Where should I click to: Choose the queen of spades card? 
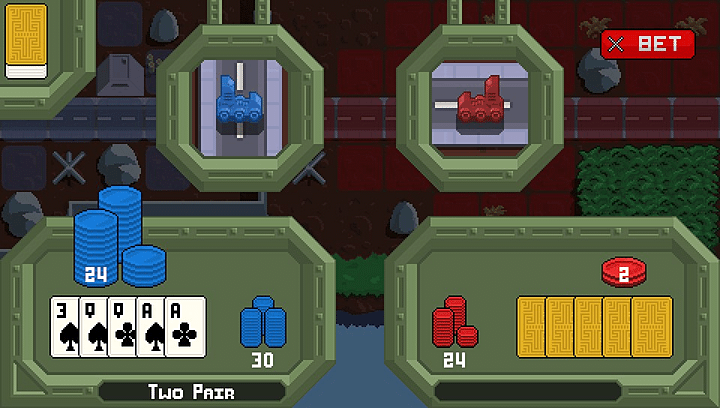[93, 327]
